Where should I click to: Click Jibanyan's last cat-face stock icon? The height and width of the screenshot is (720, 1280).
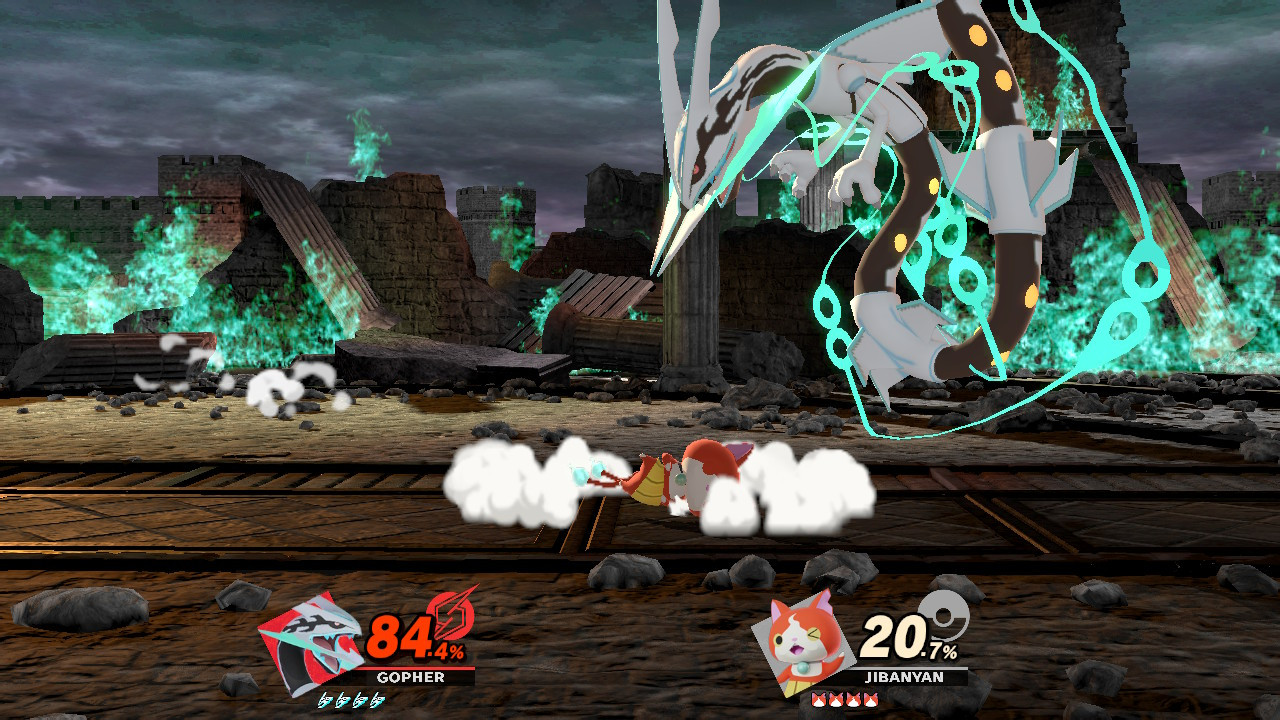[x=870, y=700]
